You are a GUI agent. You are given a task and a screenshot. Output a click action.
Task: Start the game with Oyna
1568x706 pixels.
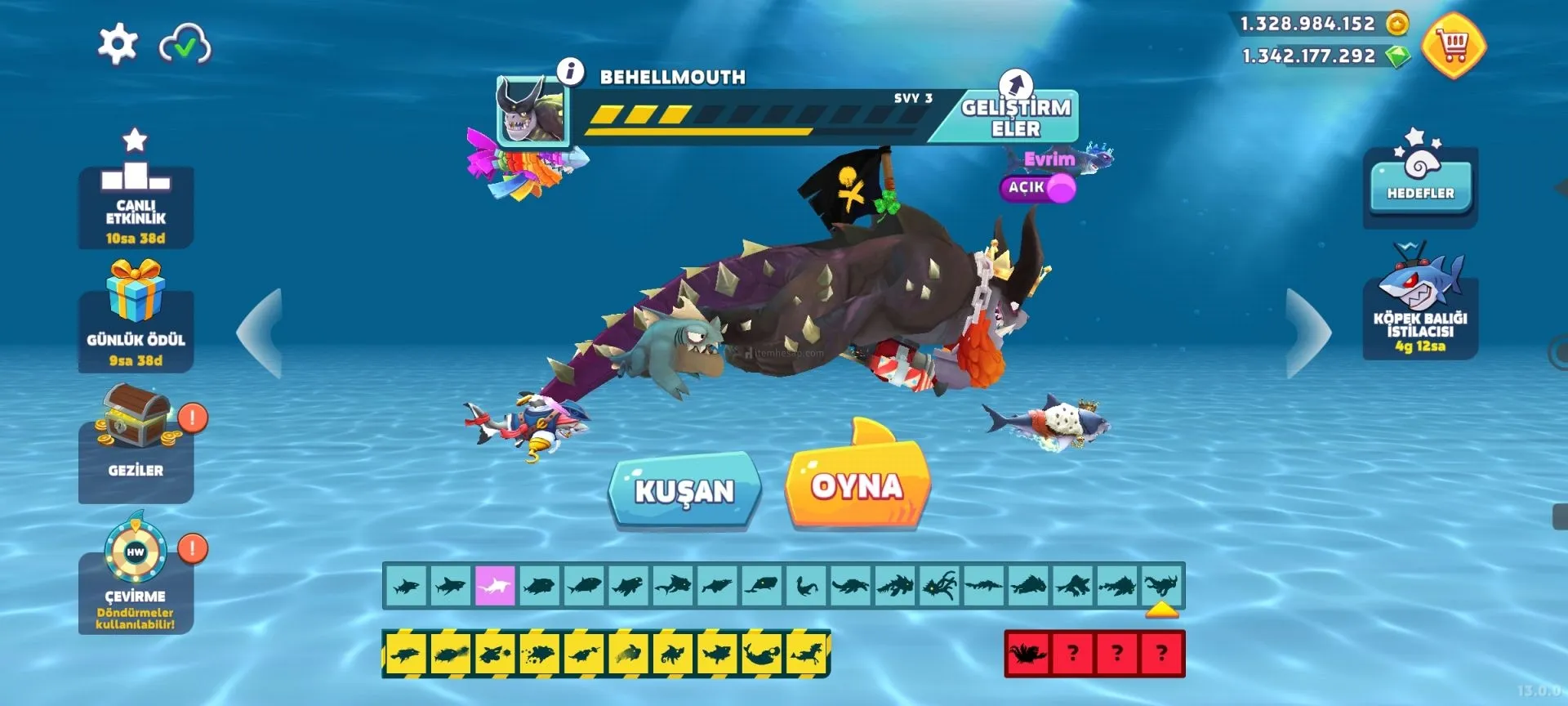(x=857, y=486)
